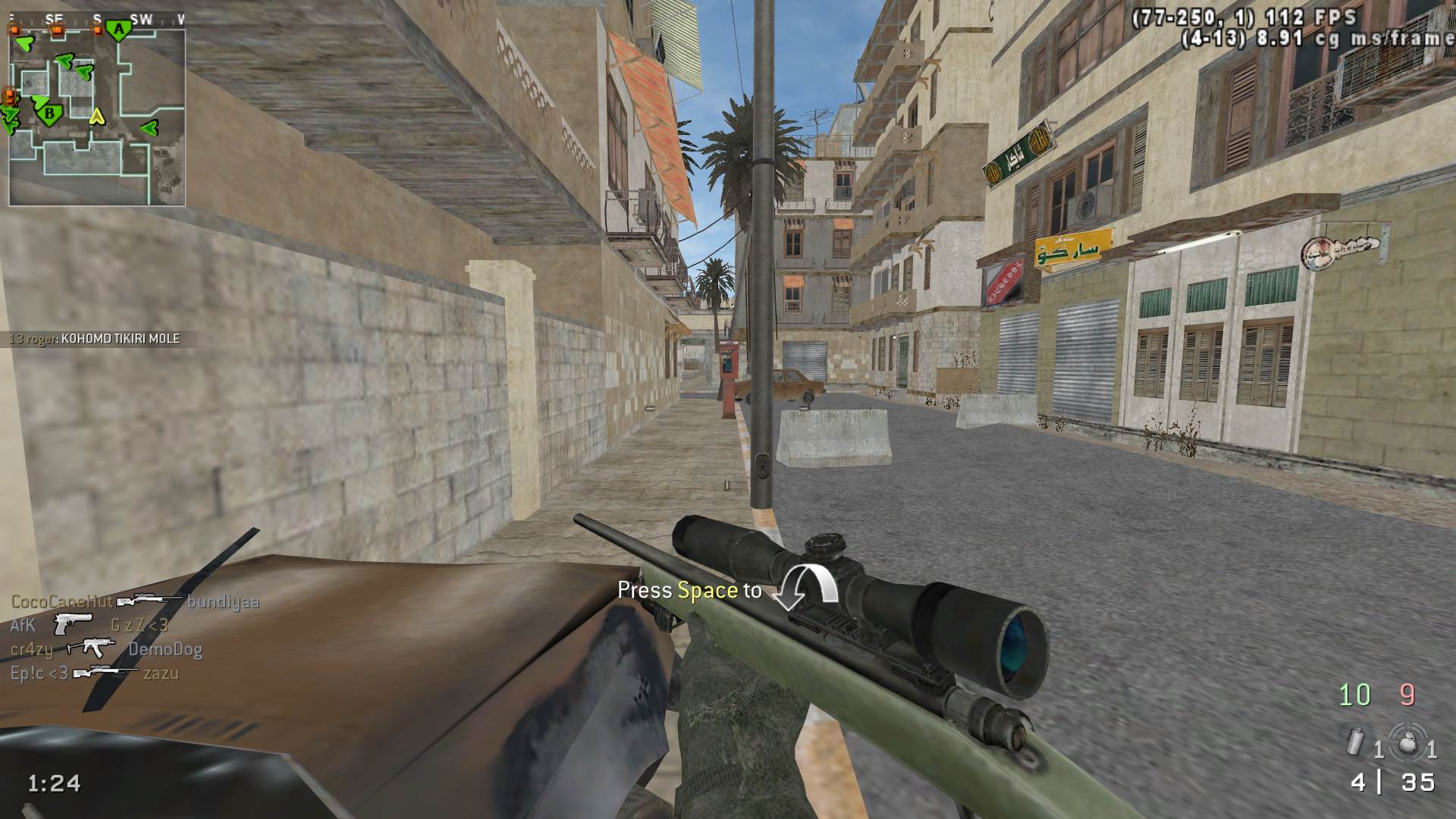Click the minimap in the corner
The width and height of the screenshot is (1456, 819).
(x=97, y=114)
